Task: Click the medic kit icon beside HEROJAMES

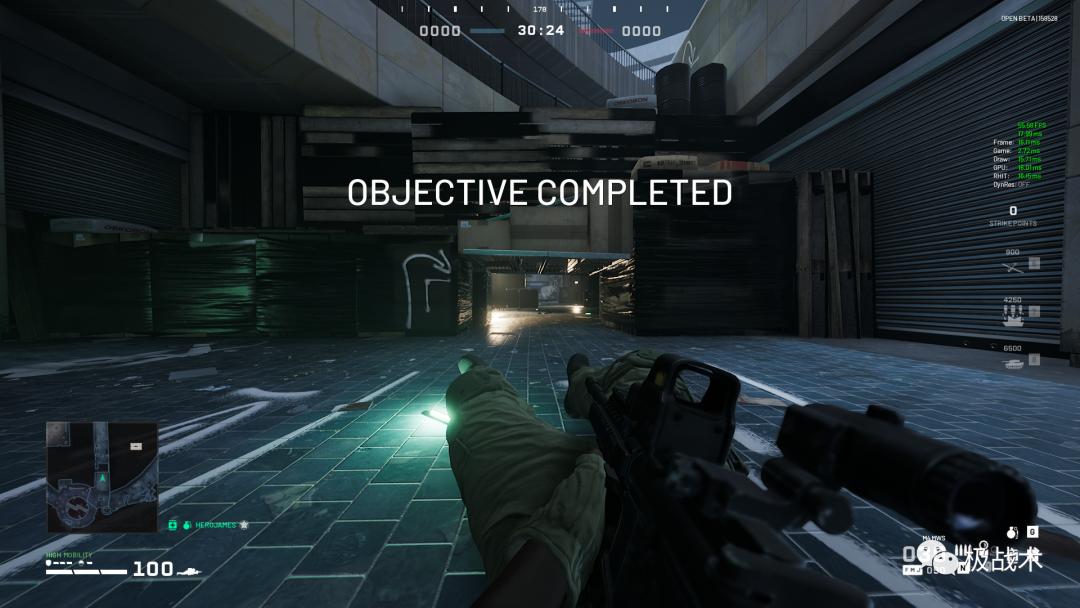Action: [173, 525]
